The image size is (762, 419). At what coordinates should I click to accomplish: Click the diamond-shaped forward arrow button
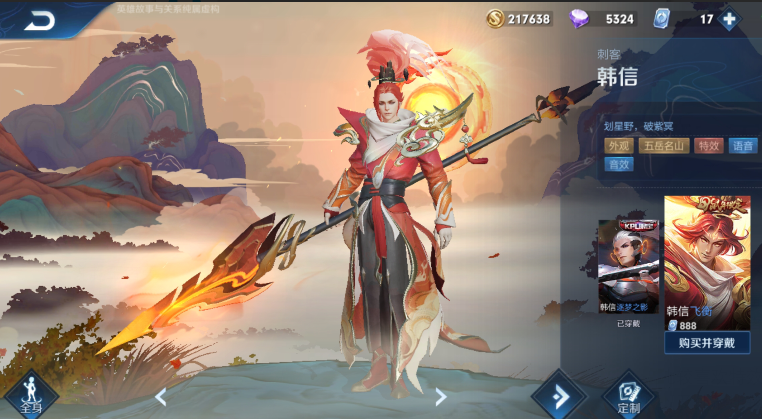(x=557, y=395)
